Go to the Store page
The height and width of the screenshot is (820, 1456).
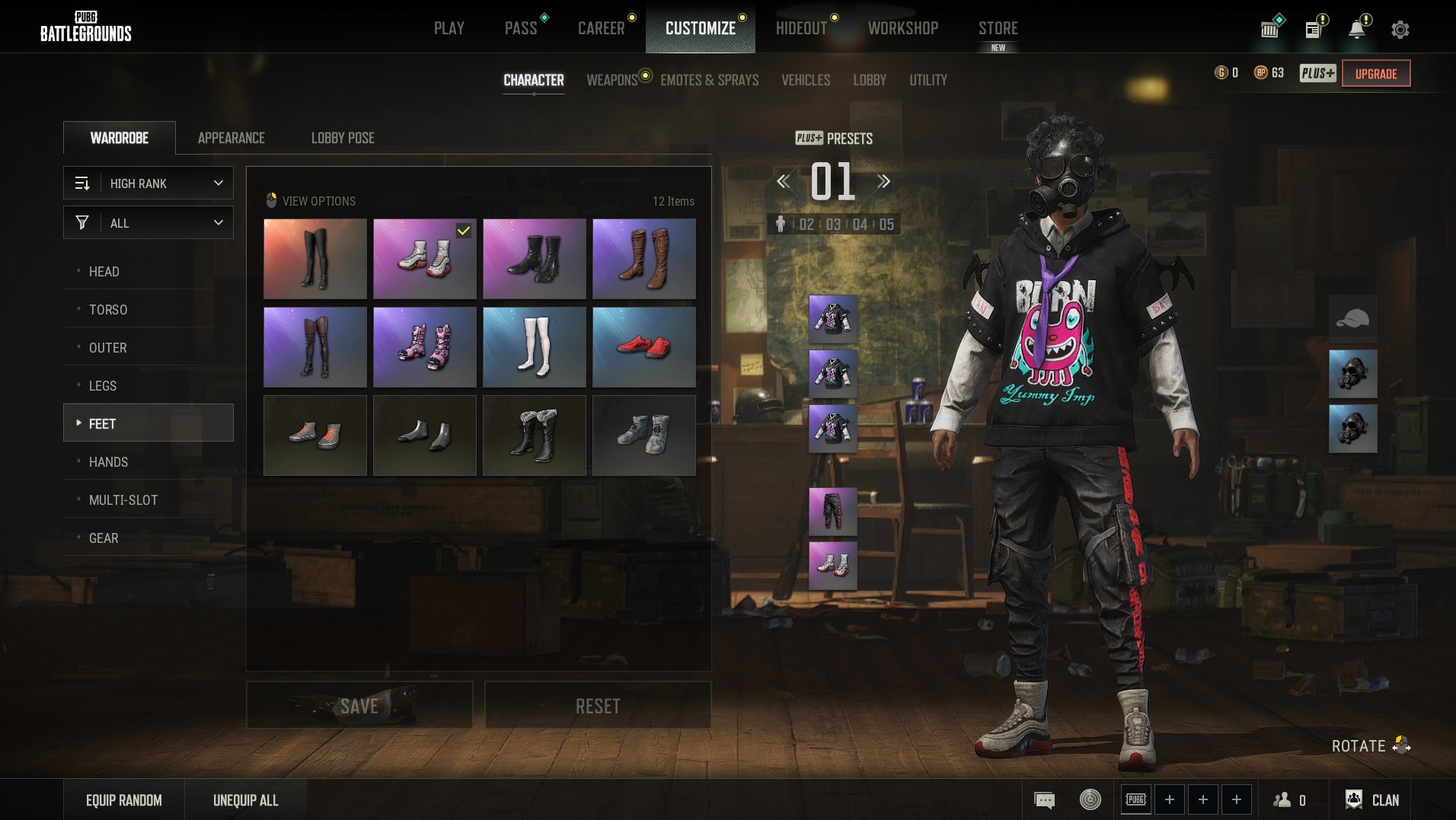coord(998,28)
